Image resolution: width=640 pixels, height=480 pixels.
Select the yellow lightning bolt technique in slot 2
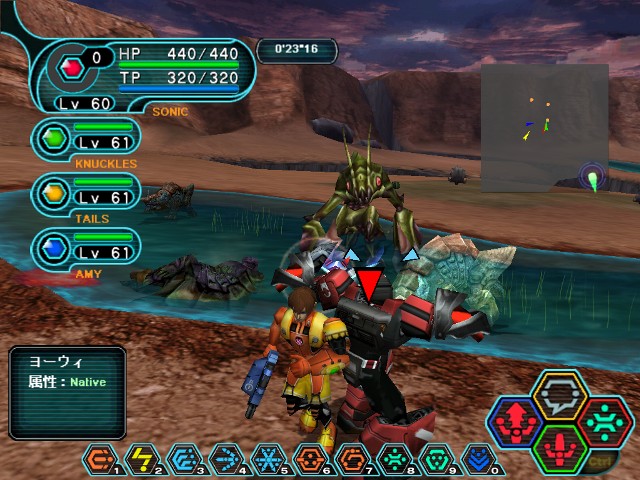tap(139, 459)
